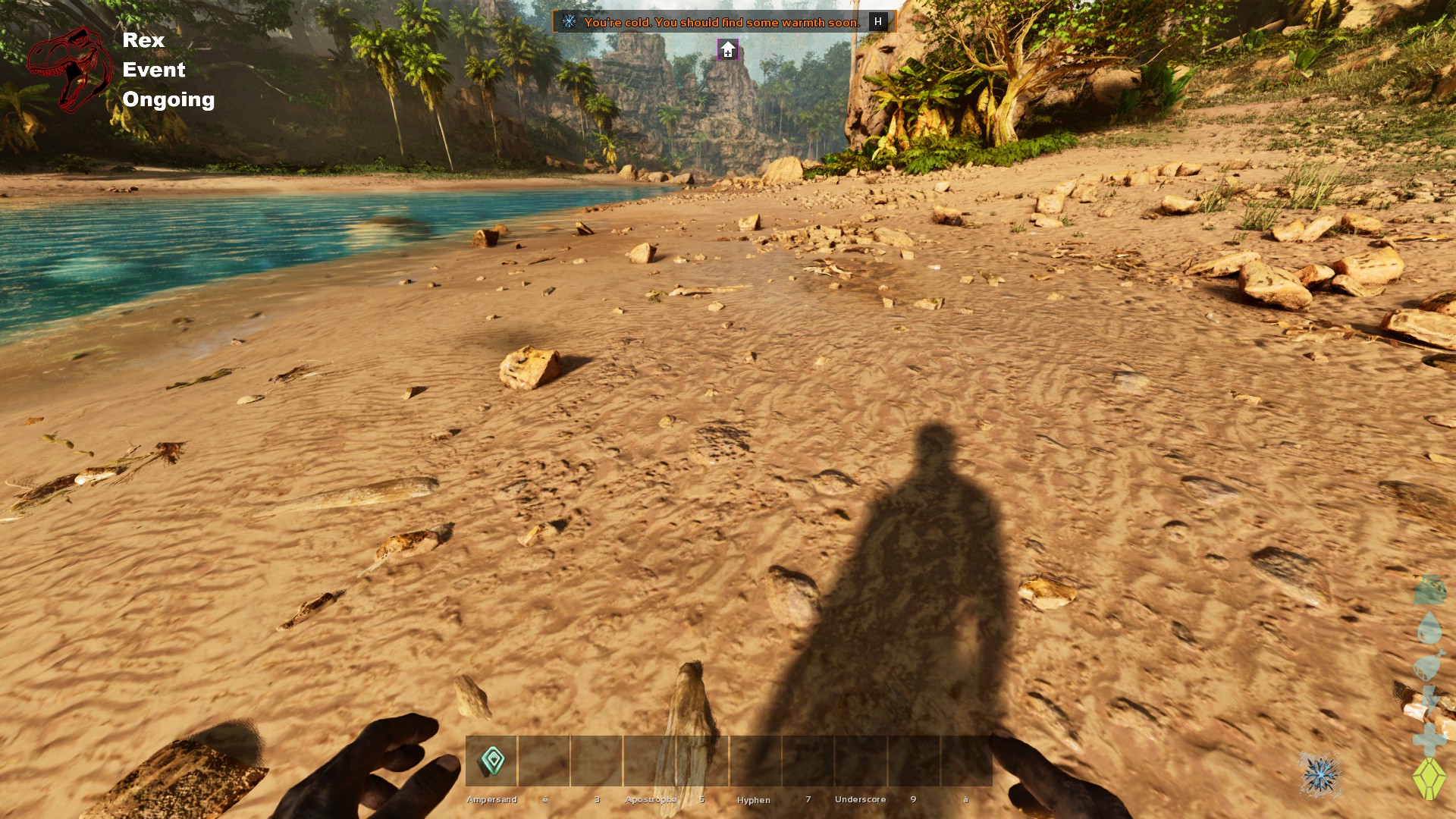Select the lightning bolt stamina icon

[1429, 695]
